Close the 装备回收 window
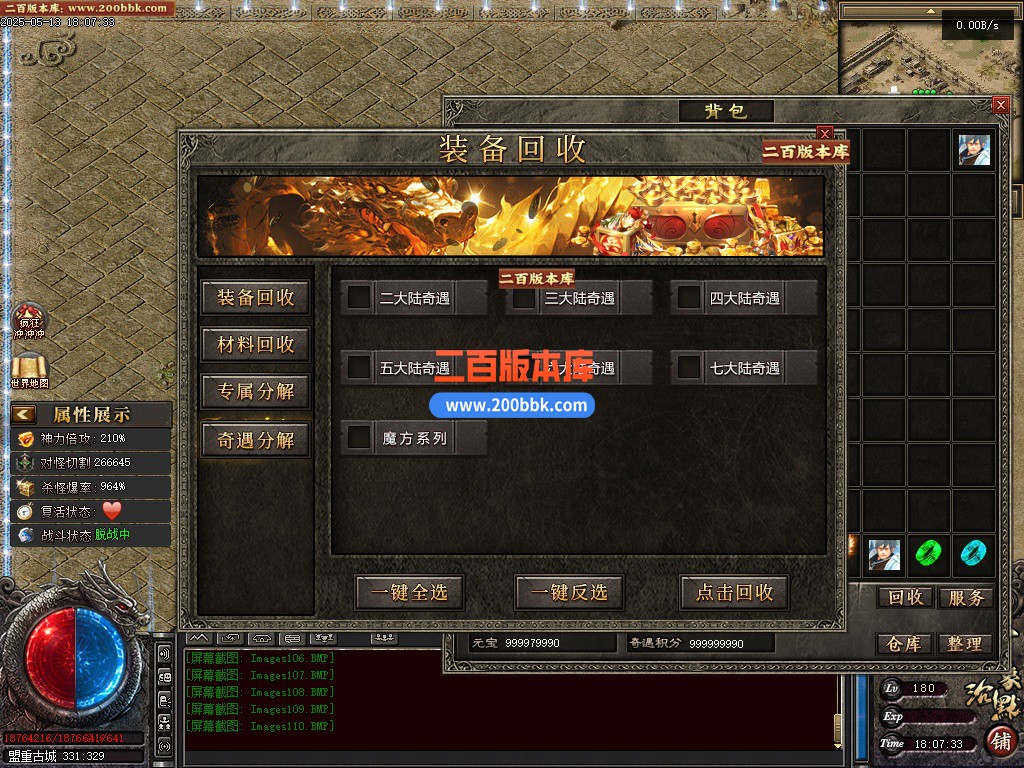1024x768 pixels. click(x=825, y=133)
